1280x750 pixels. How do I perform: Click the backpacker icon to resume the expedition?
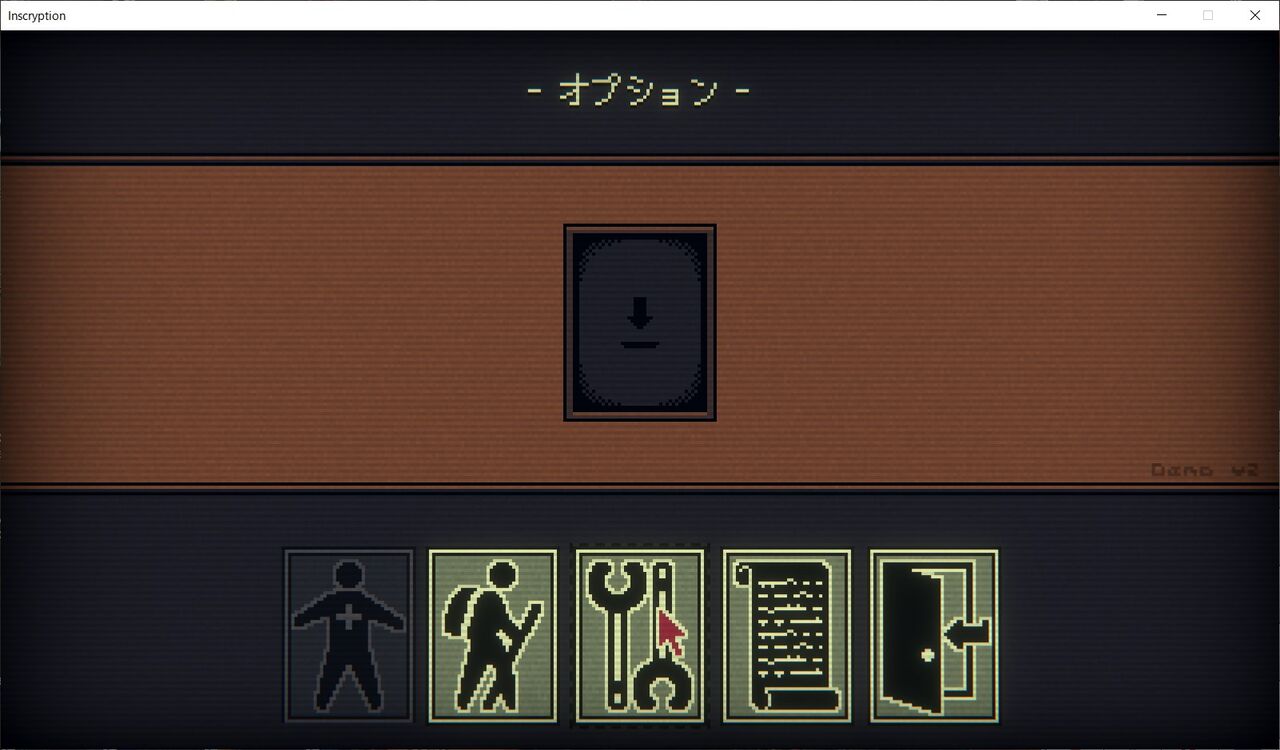click(x=493, y=634)
